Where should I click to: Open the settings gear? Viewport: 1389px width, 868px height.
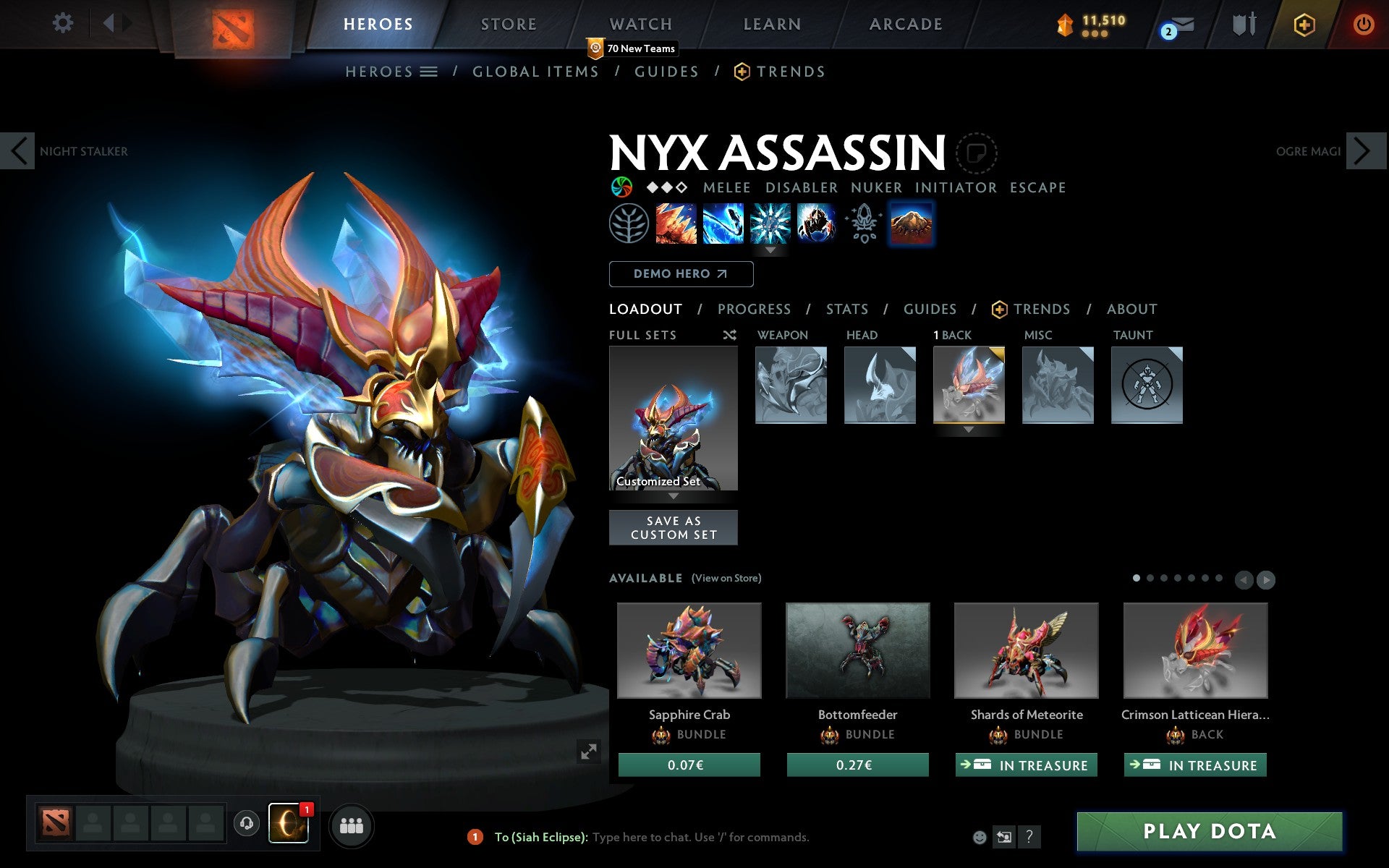coord(63,23)
